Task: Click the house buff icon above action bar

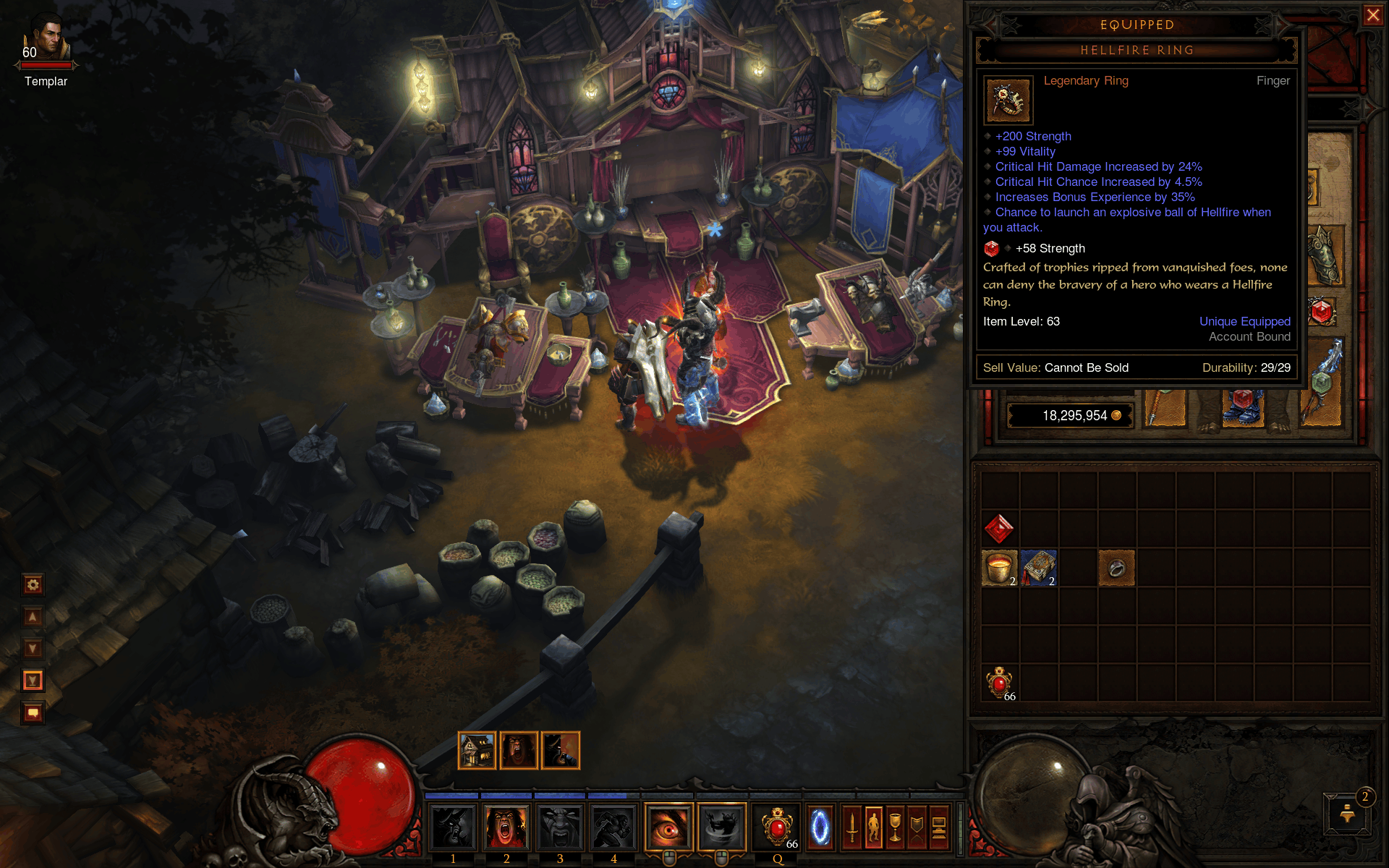Action: point(477,751)
